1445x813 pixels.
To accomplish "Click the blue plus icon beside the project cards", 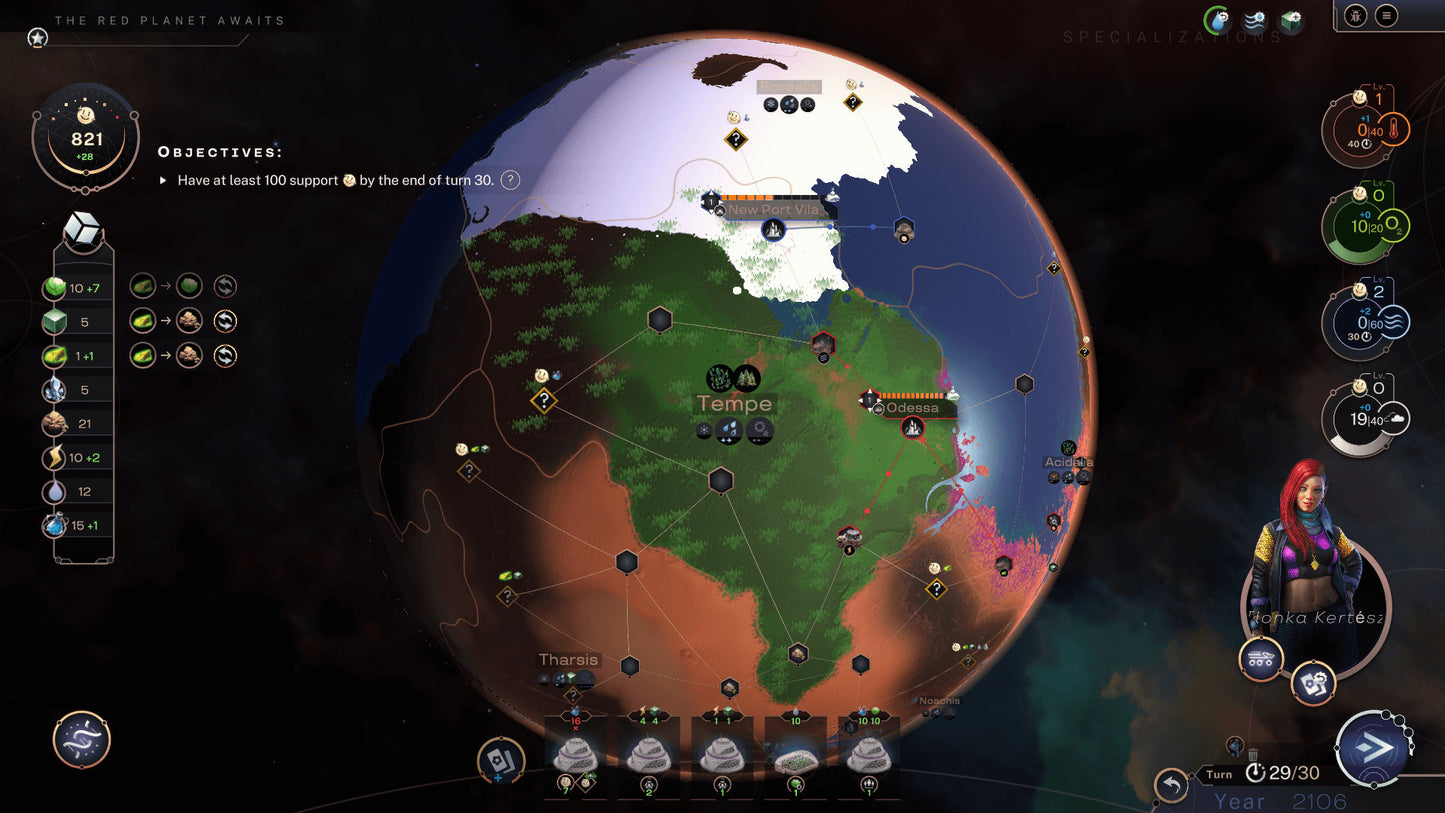I will [498, 778].
